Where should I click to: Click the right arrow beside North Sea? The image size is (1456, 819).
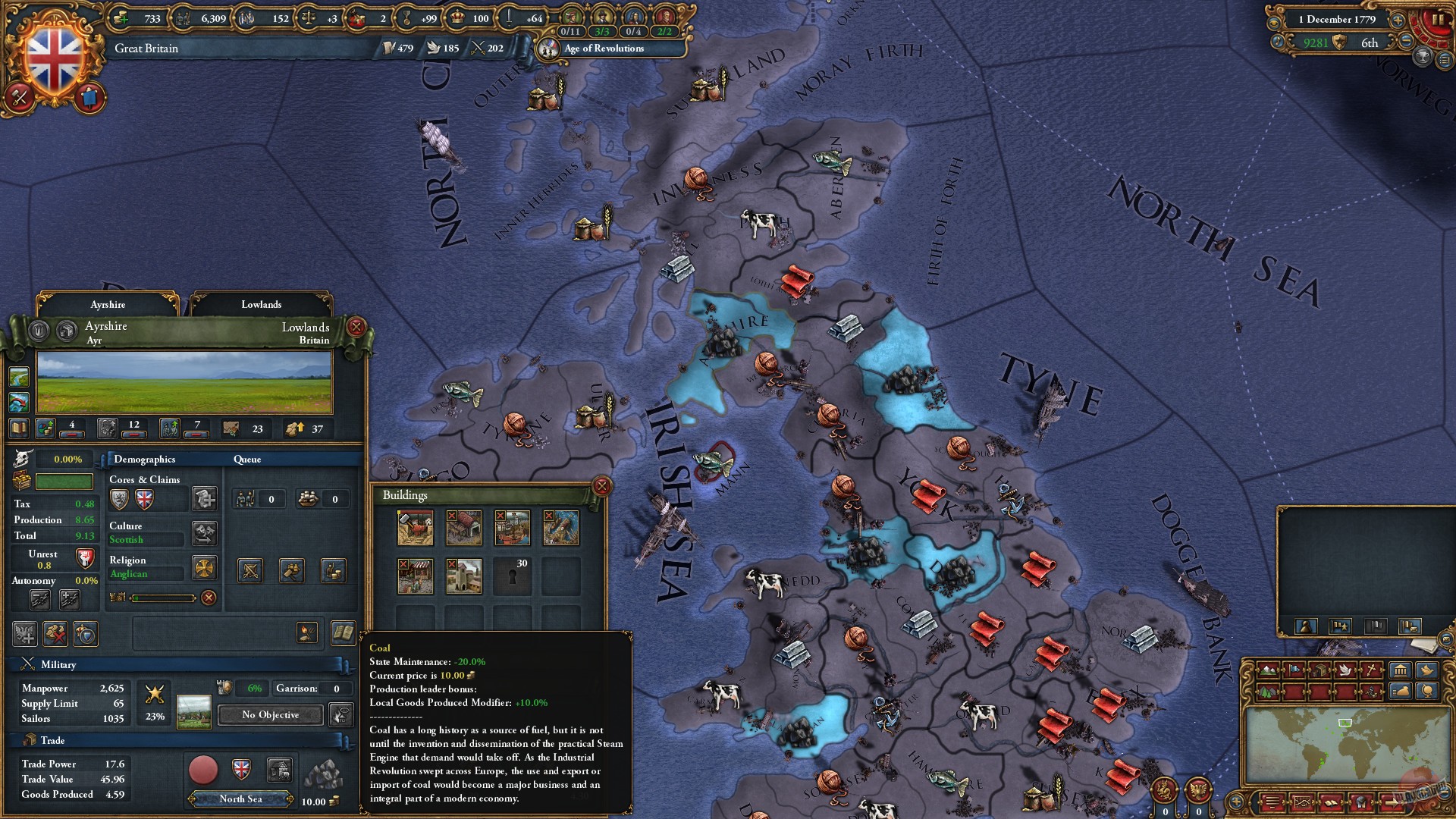point(290,799)
